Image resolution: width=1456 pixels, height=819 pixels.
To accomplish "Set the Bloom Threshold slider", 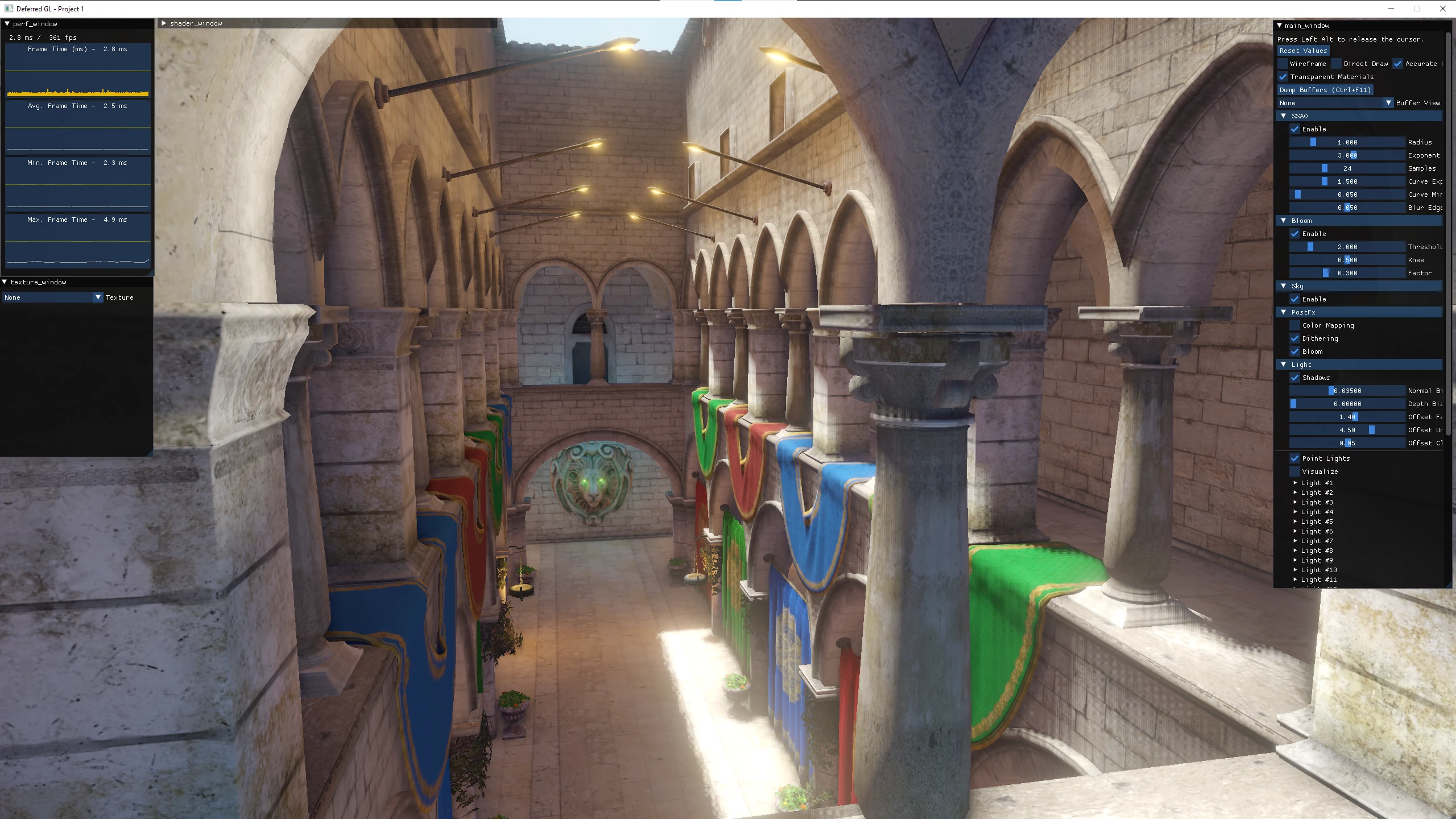I will [1347, 247].
